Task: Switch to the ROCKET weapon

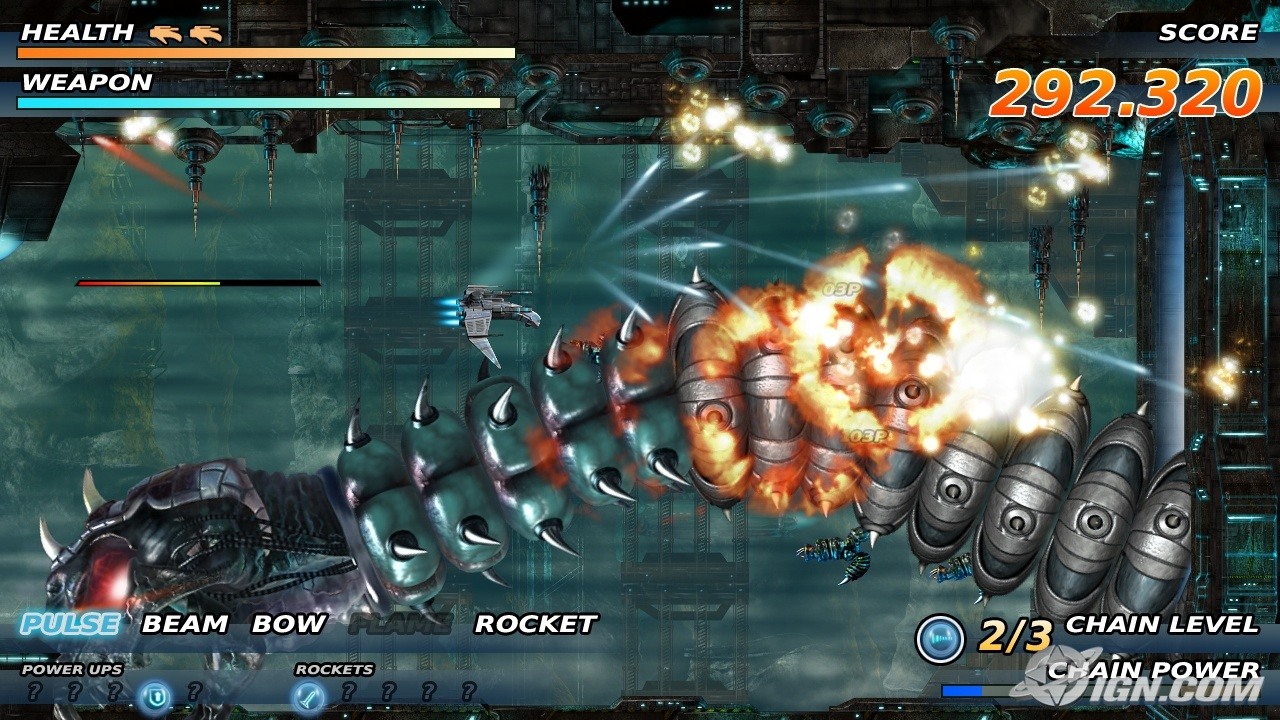Action: point(535,624)
